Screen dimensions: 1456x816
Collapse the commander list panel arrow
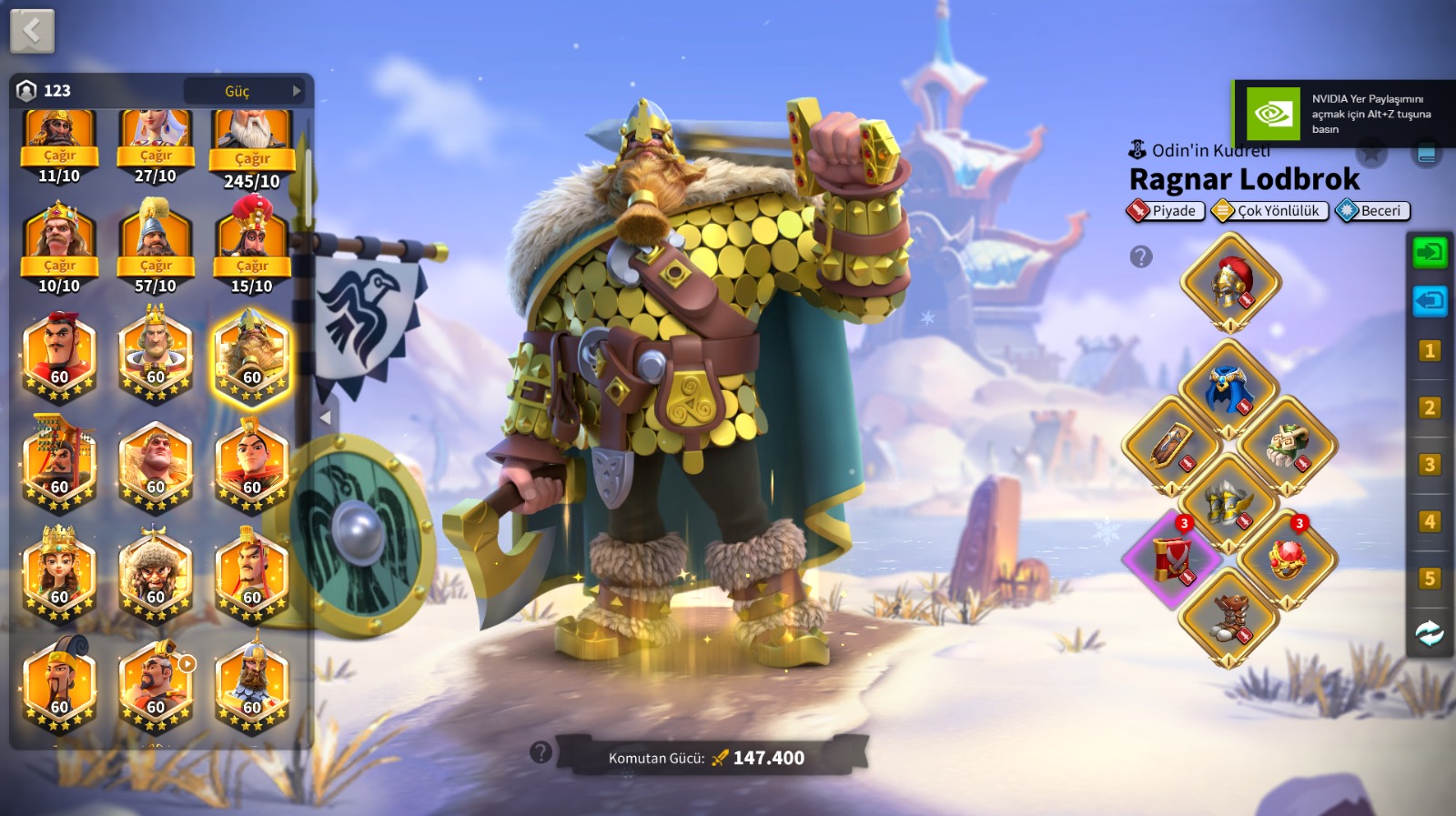[x=325, y=418]
